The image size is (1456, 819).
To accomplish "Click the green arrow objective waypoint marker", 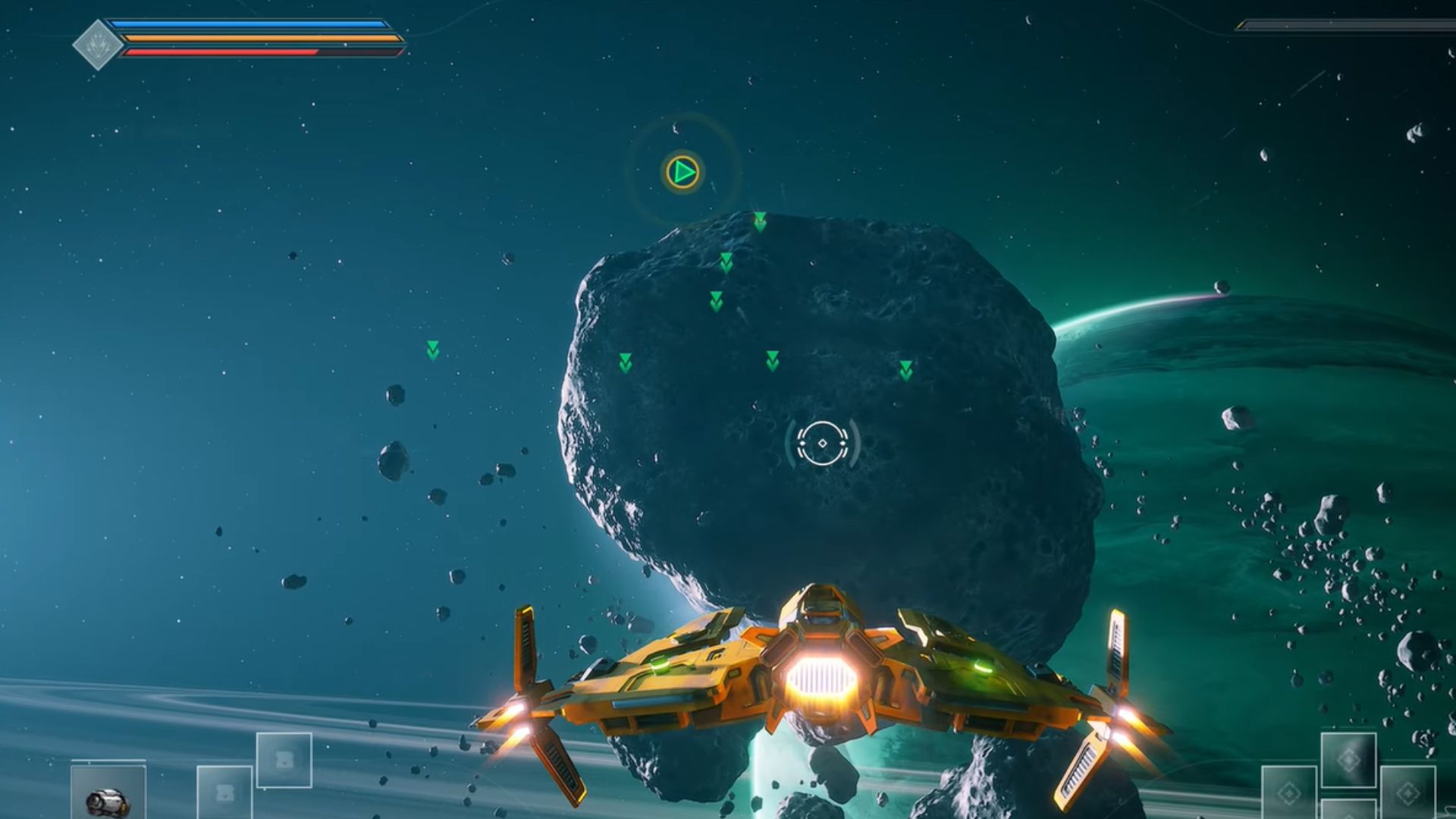I will point(683,173).
